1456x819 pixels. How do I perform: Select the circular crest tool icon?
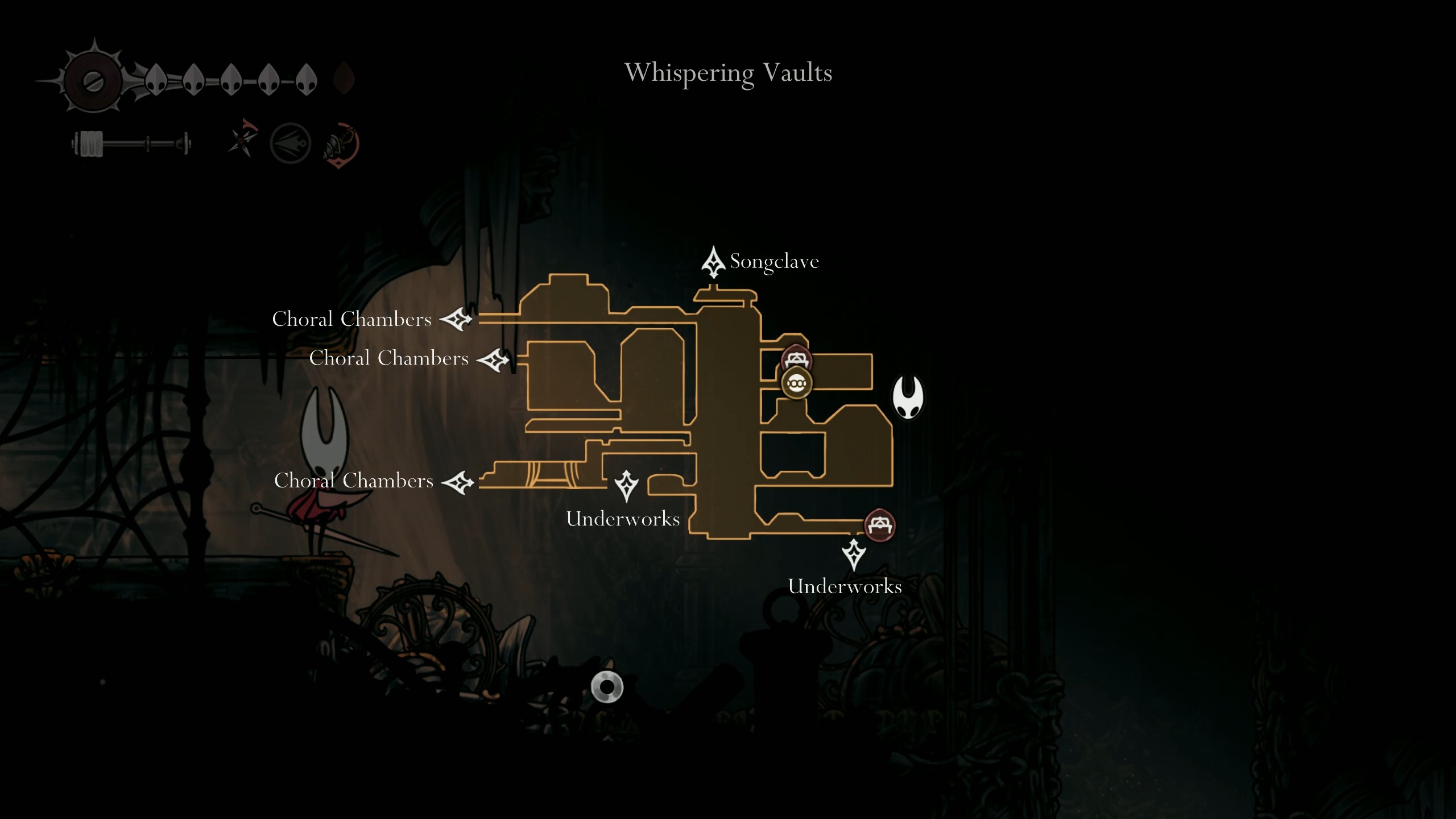point(291,144)
